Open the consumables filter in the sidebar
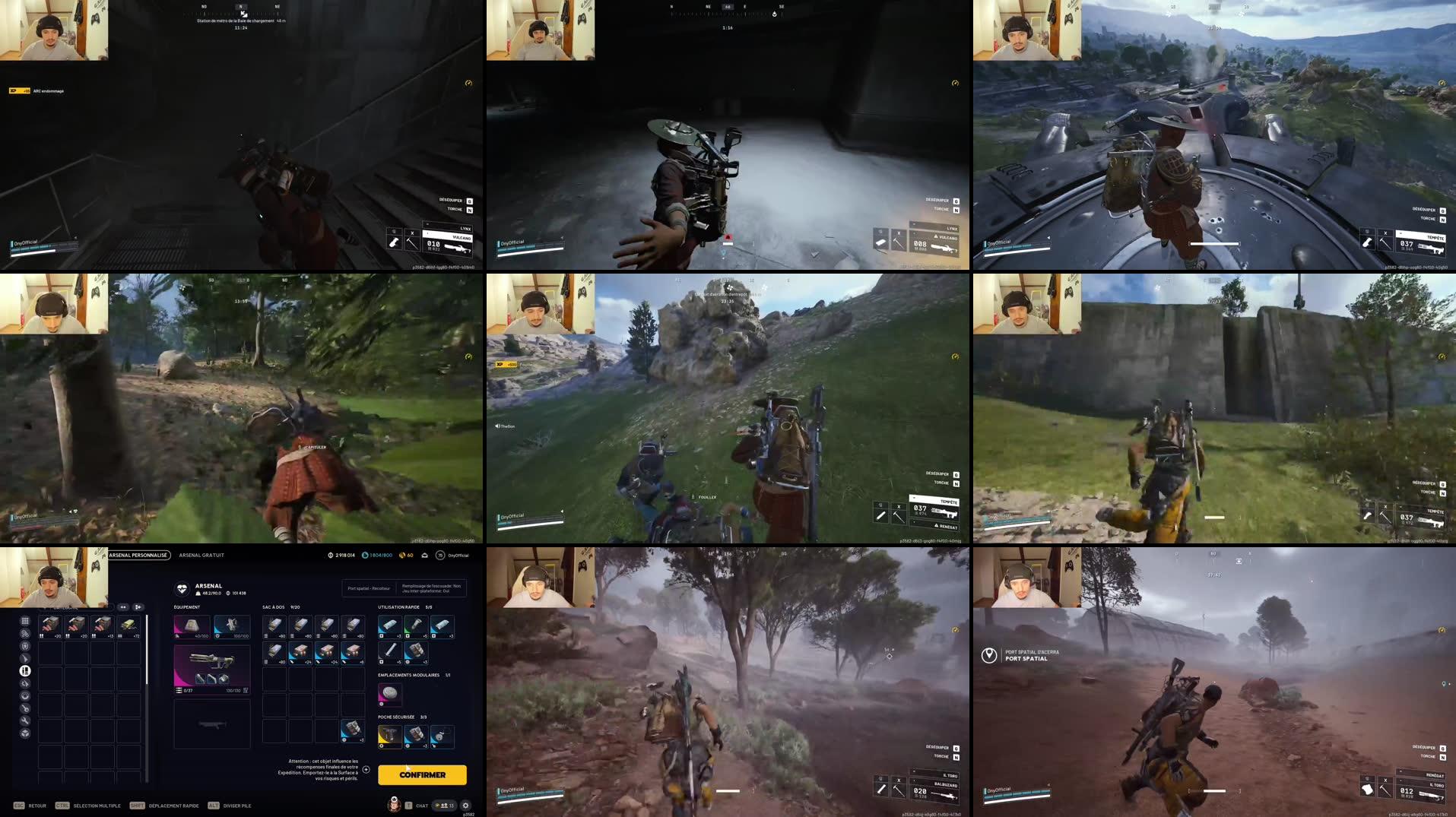Viewport: 1456px width, 817px height. coord(25,633)
